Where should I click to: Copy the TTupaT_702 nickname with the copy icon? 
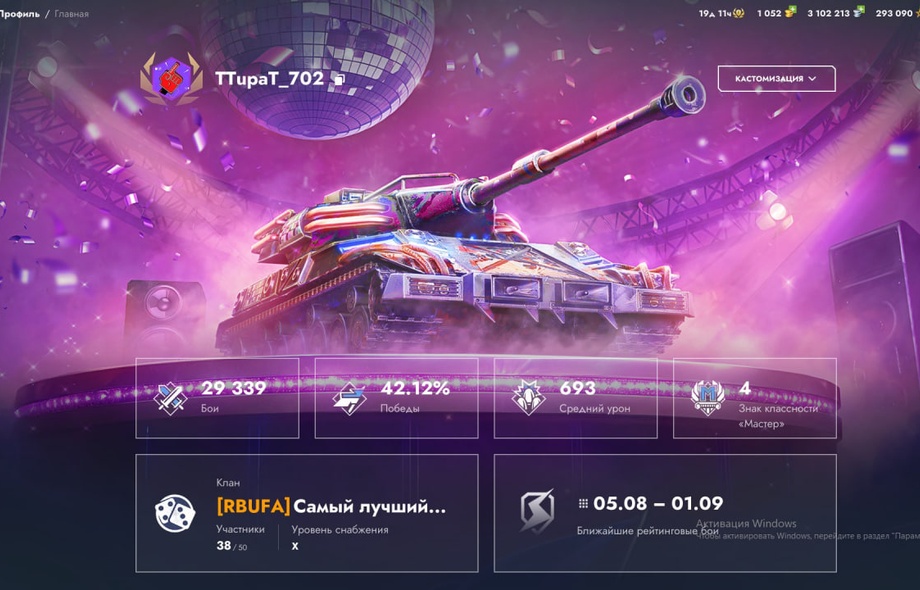(x=339, y=79)
